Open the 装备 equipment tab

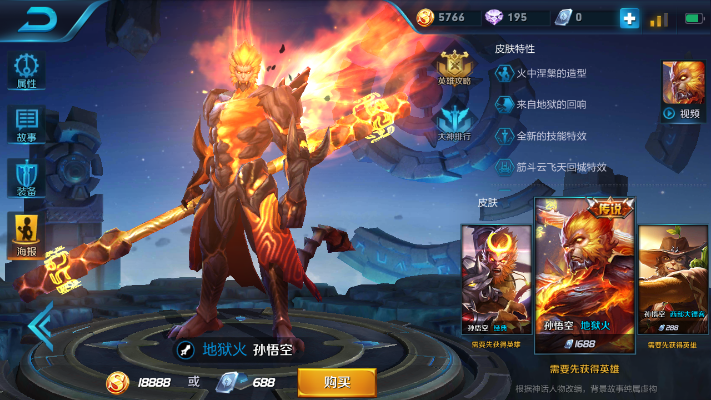(x=27, y=178)
